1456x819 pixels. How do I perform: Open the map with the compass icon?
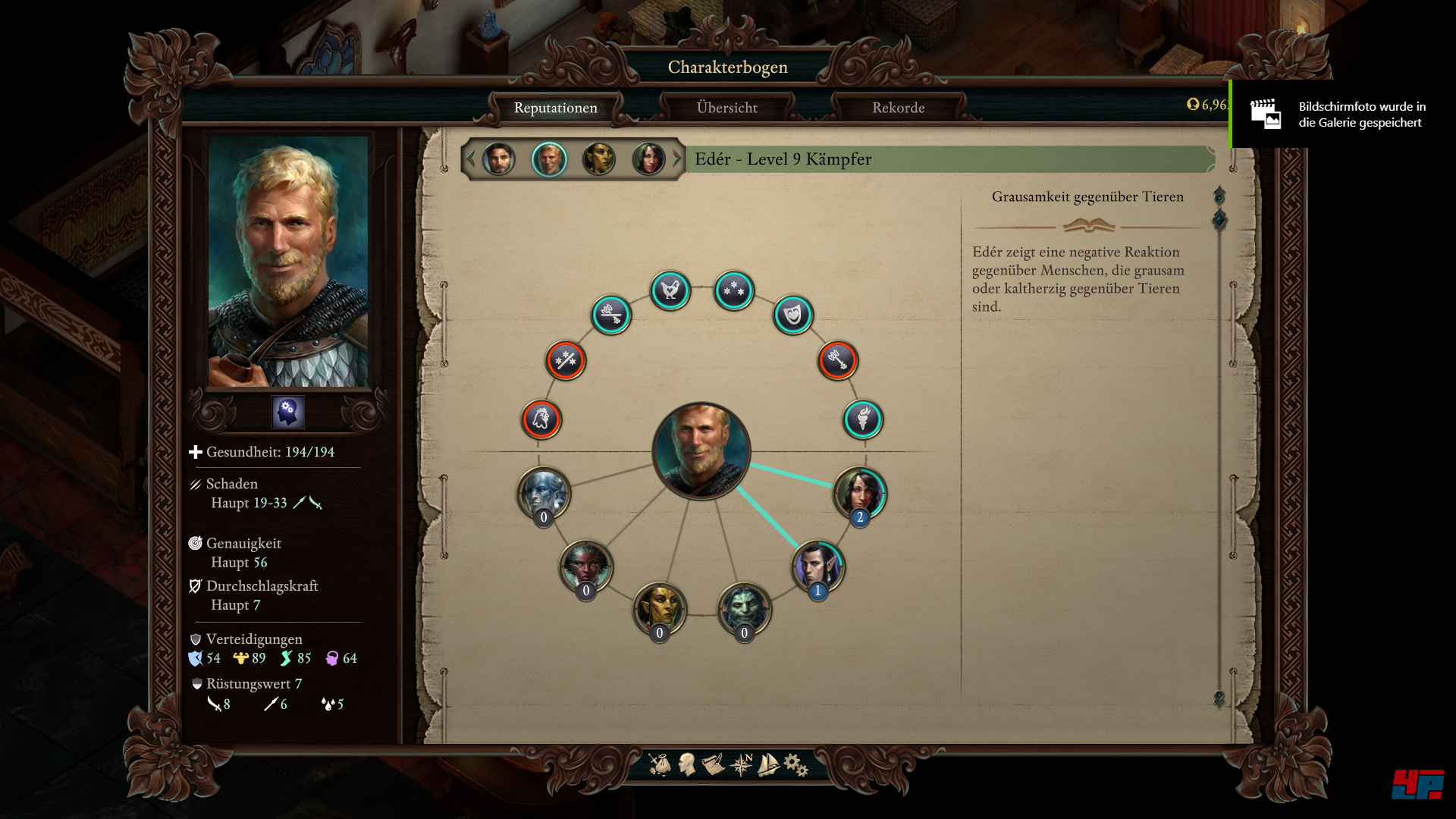[741, 764]
